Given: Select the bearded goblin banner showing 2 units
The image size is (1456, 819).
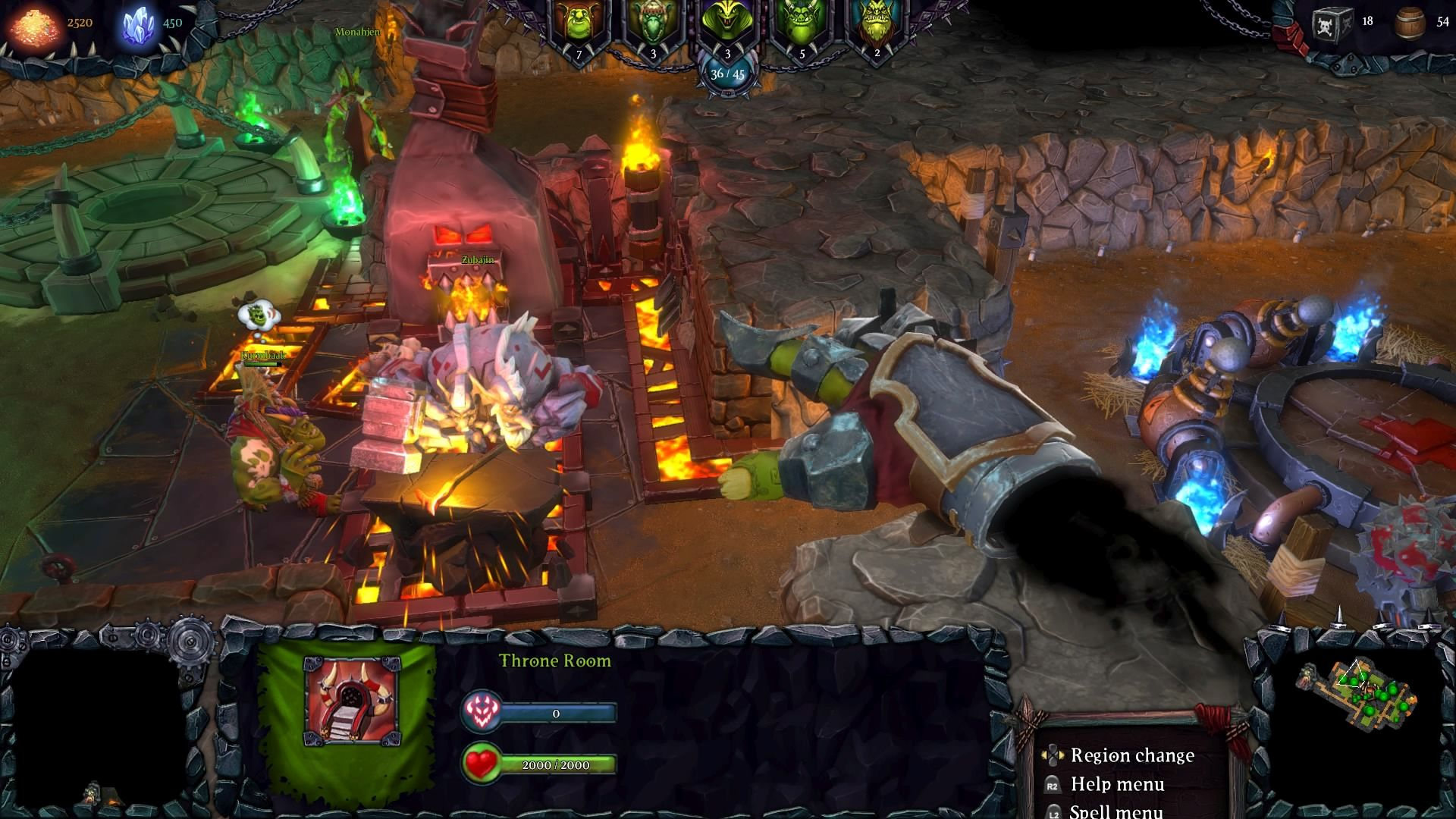Looking at the screenshot, I should coord(877,21).
